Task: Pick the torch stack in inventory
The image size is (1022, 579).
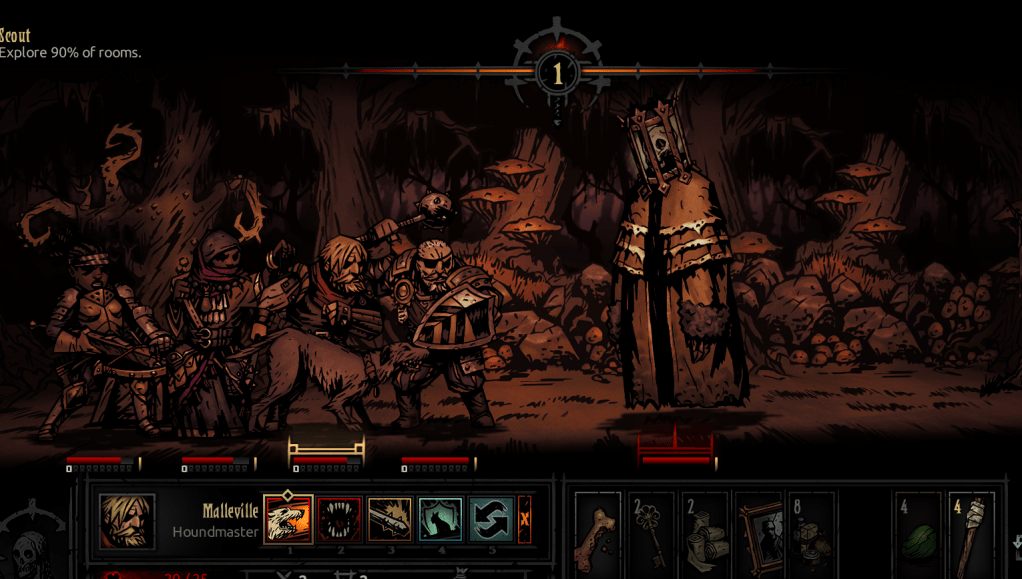Action: [x=970, y=536]
